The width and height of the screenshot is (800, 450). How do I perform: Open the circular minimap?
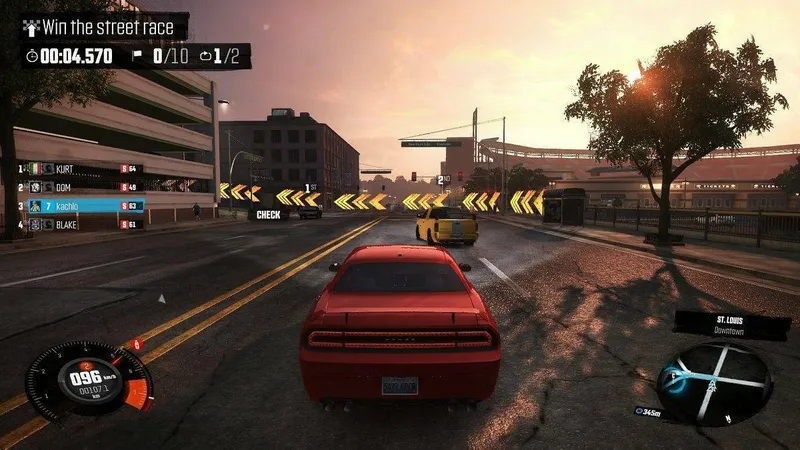tap(713, 383)
